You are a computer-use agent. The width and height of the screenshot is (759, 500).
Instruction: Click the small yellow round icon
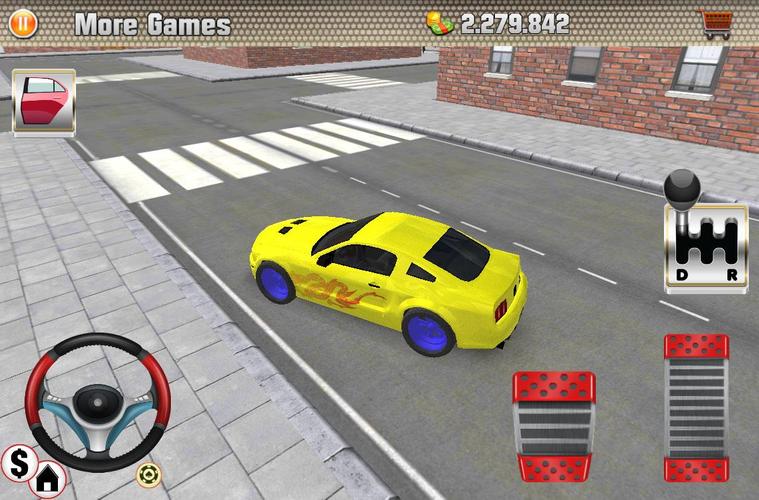[149, 473]
